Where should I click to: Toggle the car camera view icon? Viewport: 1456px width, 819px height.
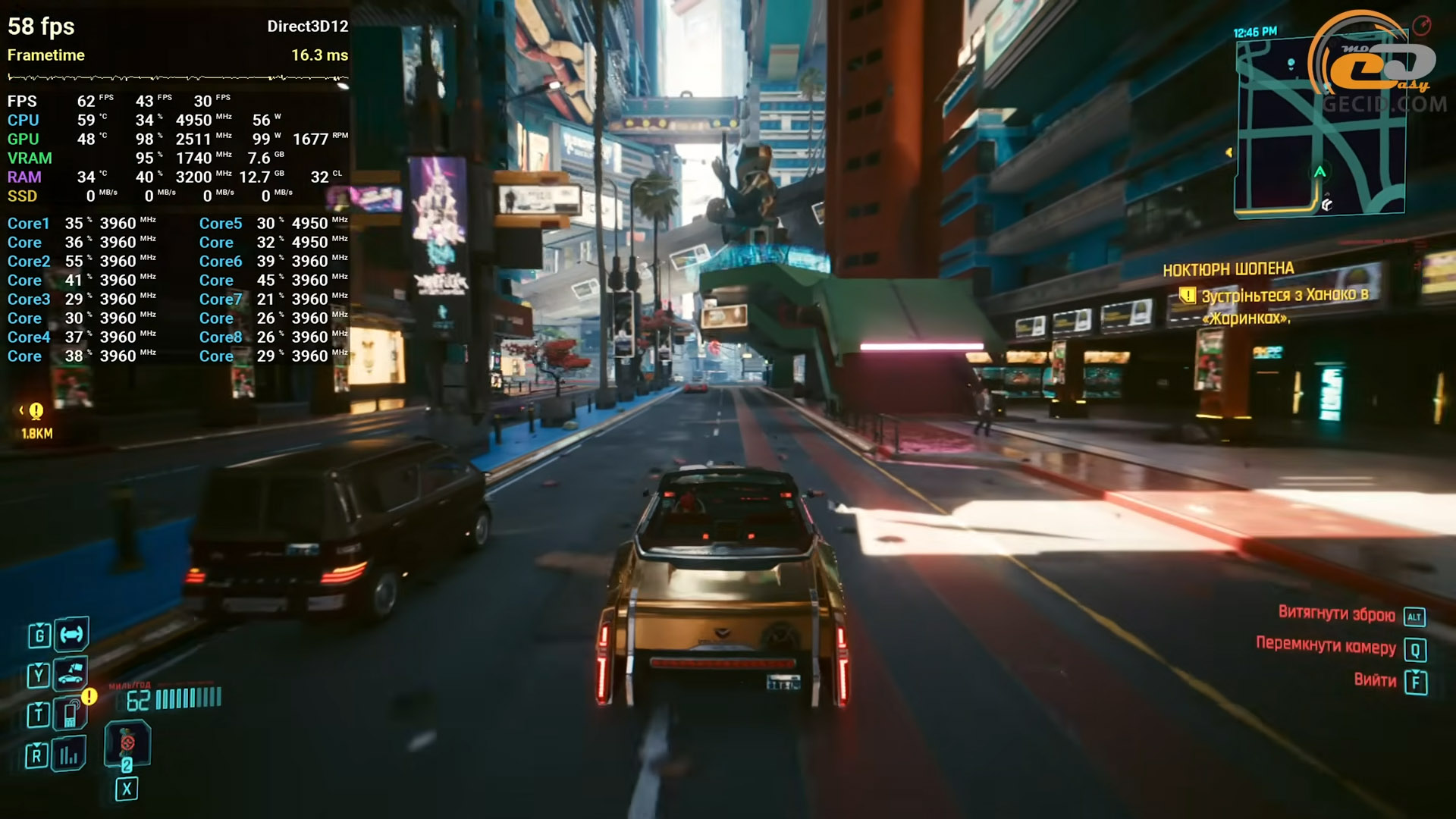pos(71,673)
